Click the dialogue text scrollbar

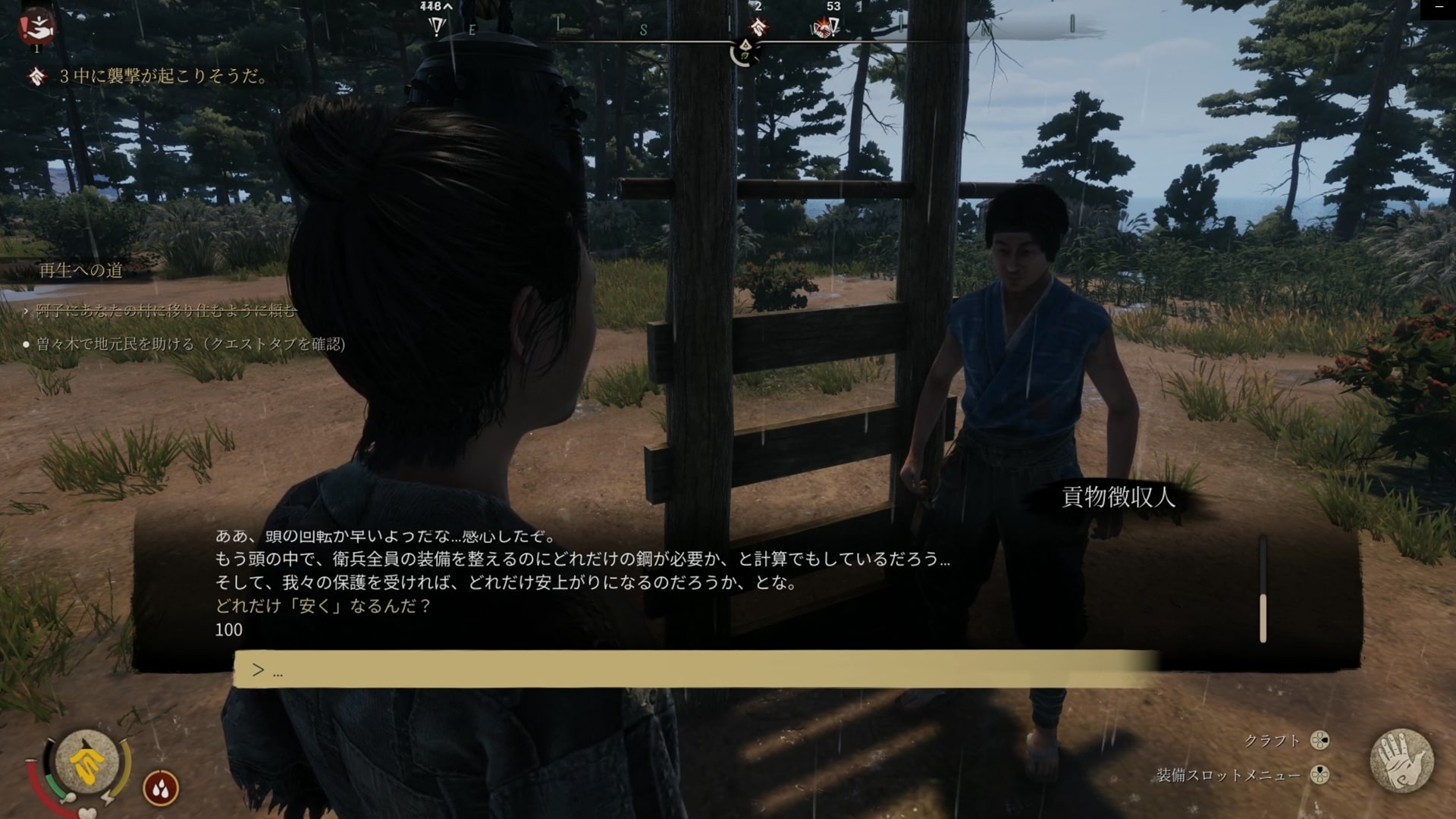point(1263,618)
